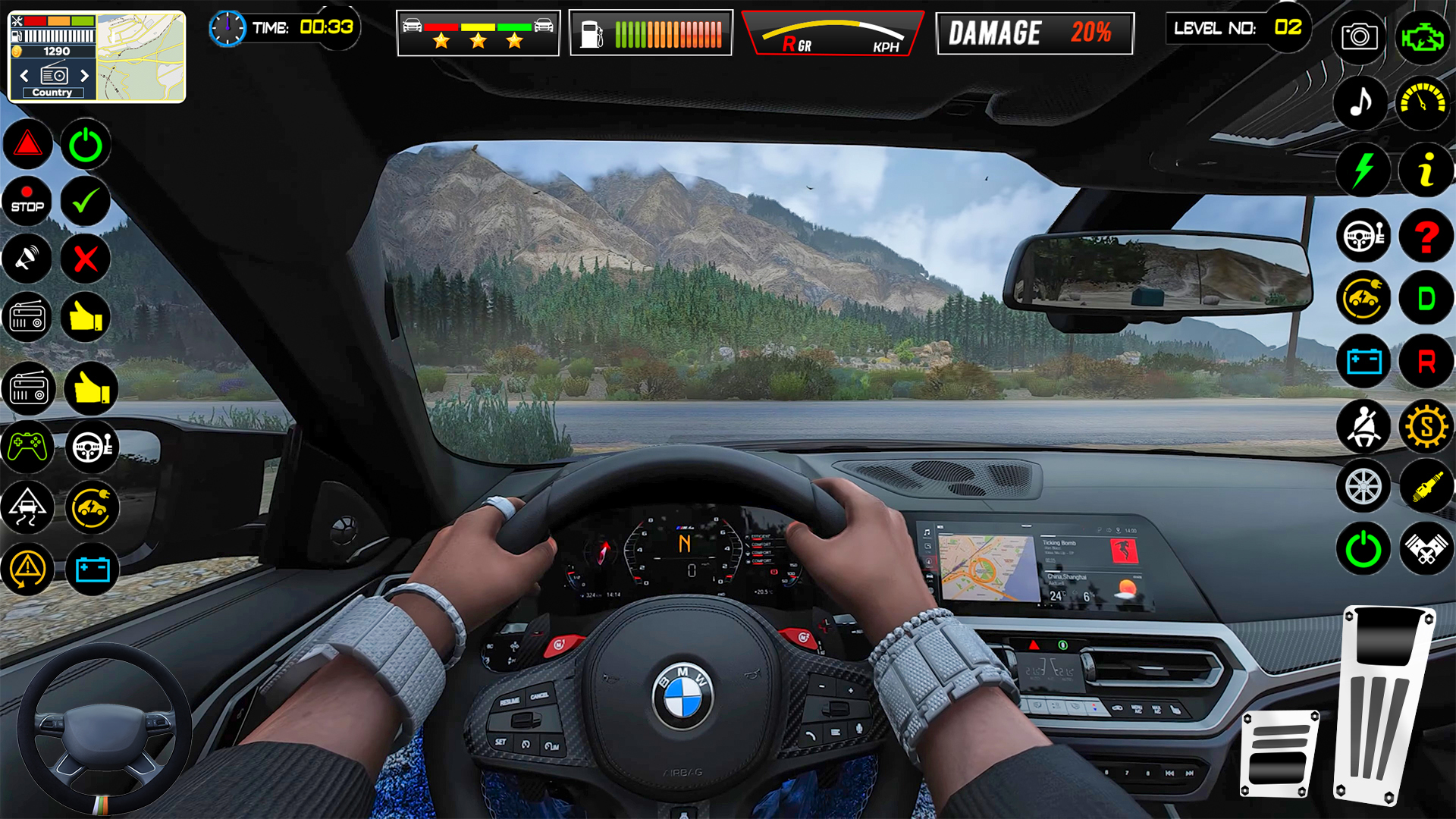1456x819 pixels.
Task: Open the minimap in the corner
Action: pyautogui.click(x=141, y=57)
